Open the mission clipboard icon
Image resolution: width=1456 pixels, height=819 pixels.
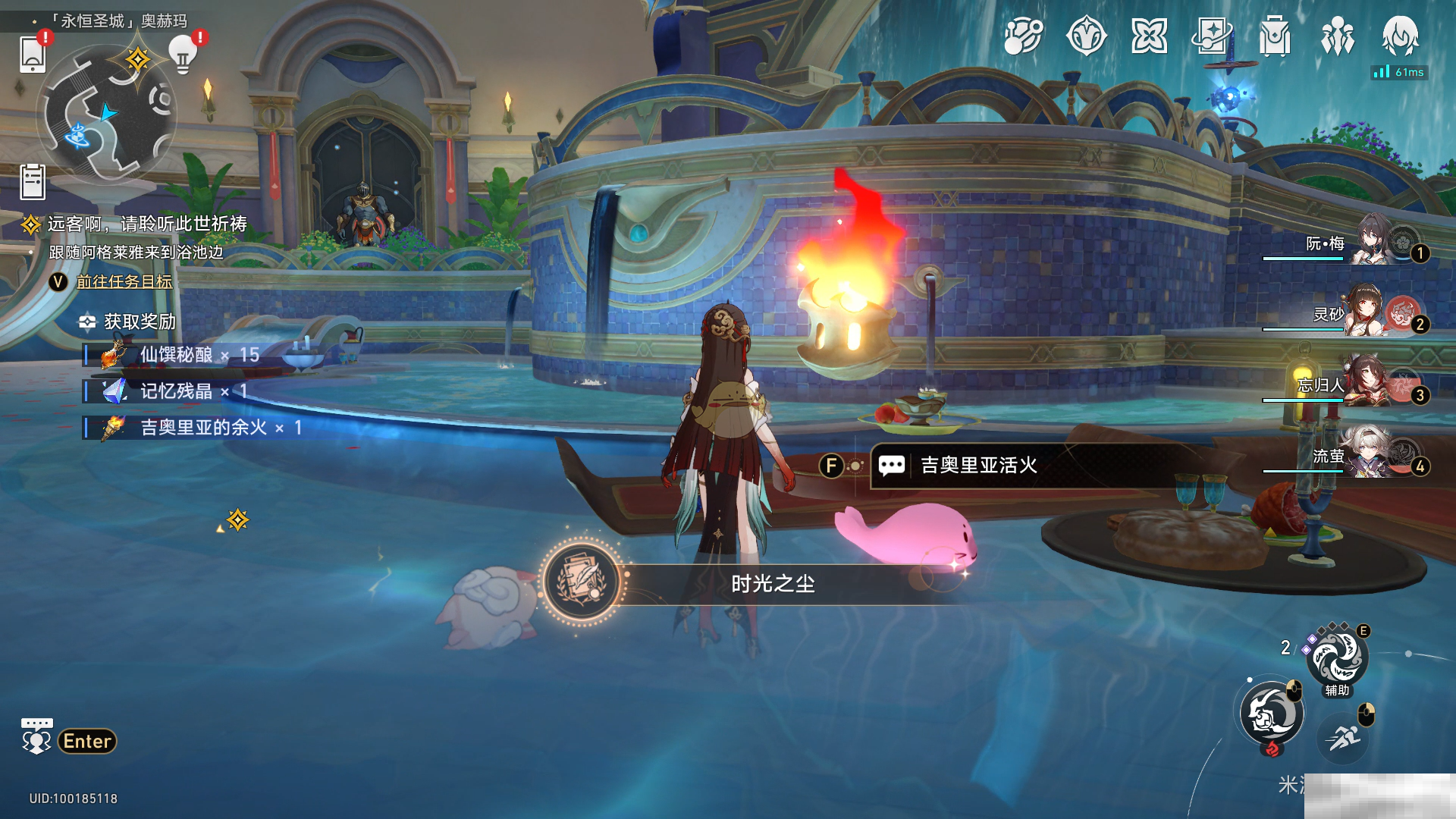point(33,182)
